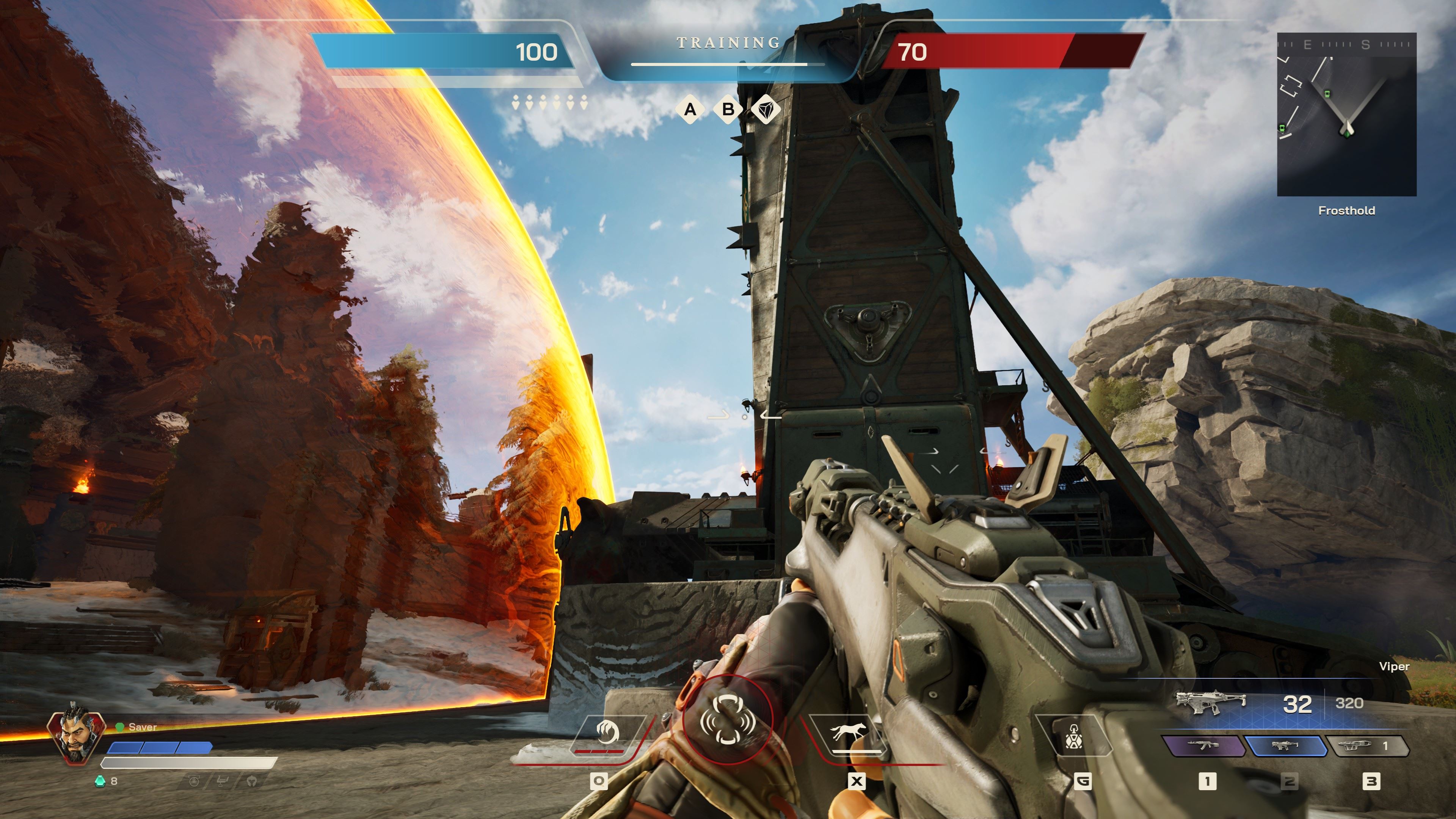1456x819 pixels.
Task: Select the faded helmet equipment icon
Action: (252, 781)
